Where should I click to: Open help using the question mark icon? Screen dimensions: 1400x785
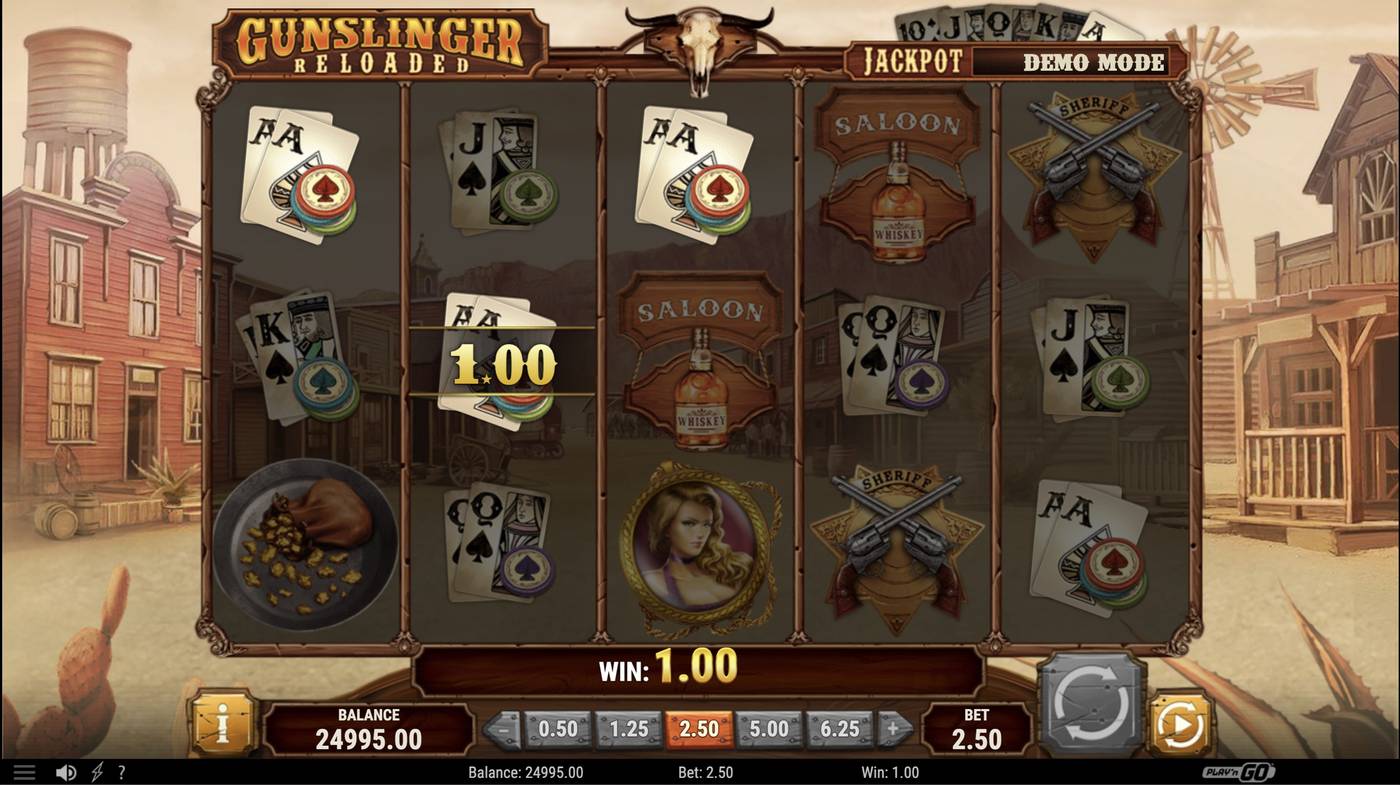pos(120,771)
